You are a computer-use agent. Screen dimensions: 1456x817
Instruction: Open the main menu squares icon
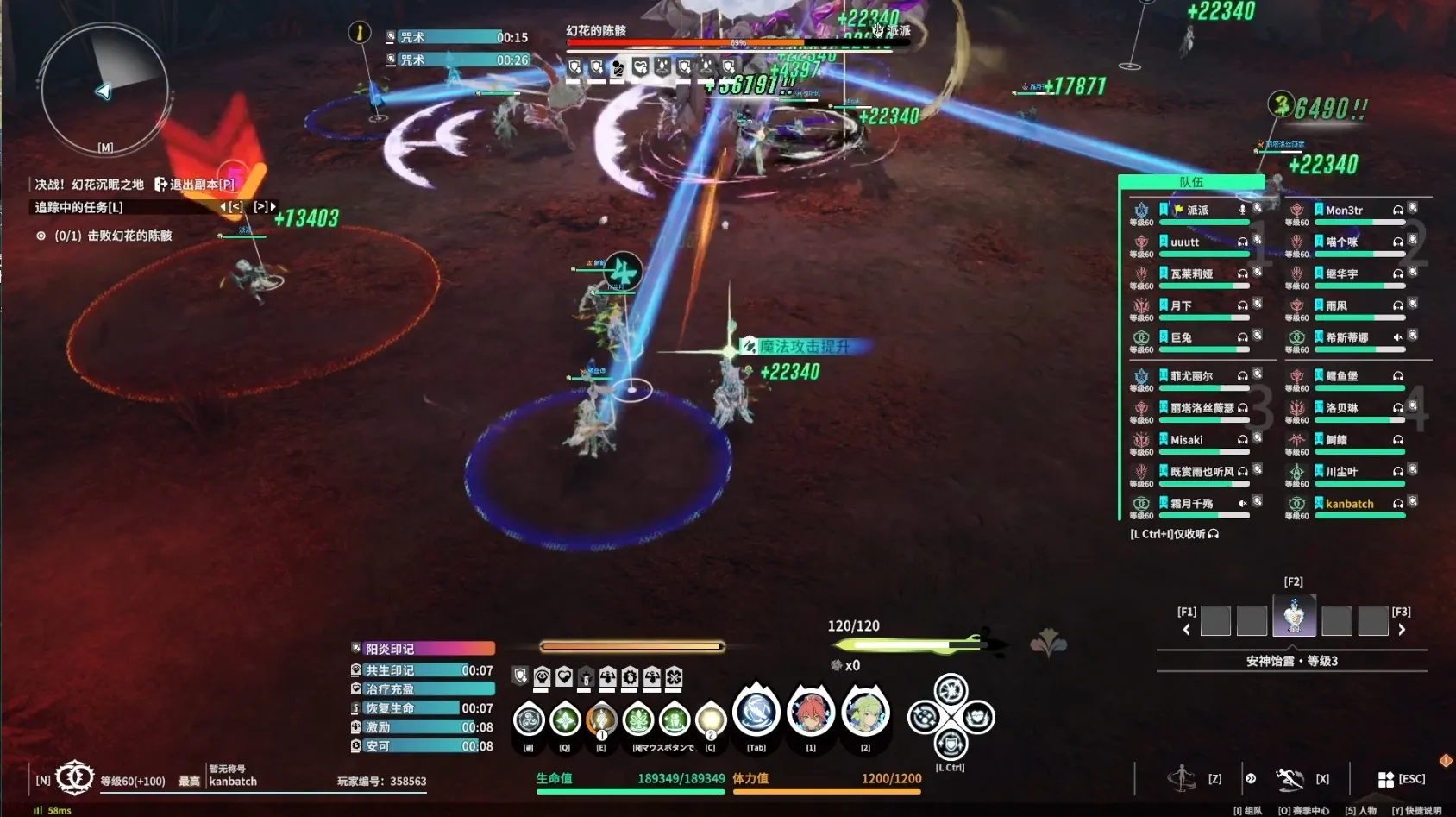point(1385,779)
